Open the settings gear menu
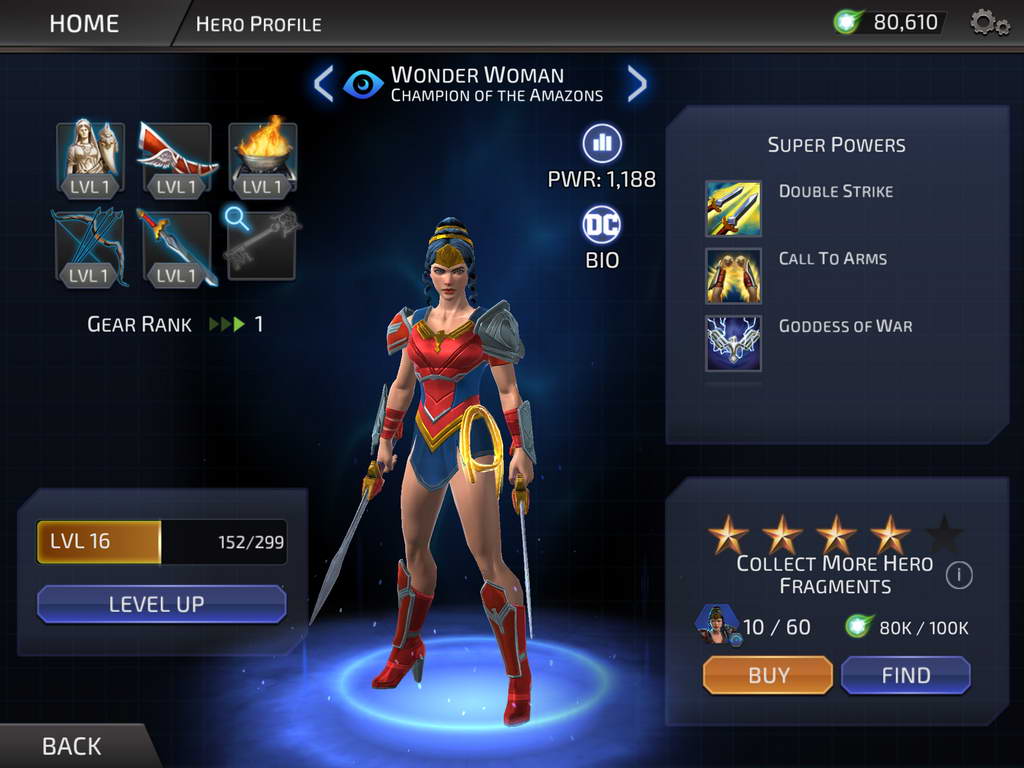Image resolution: width=1024 pixels, height=768 pixels. [x=989, y=23]
